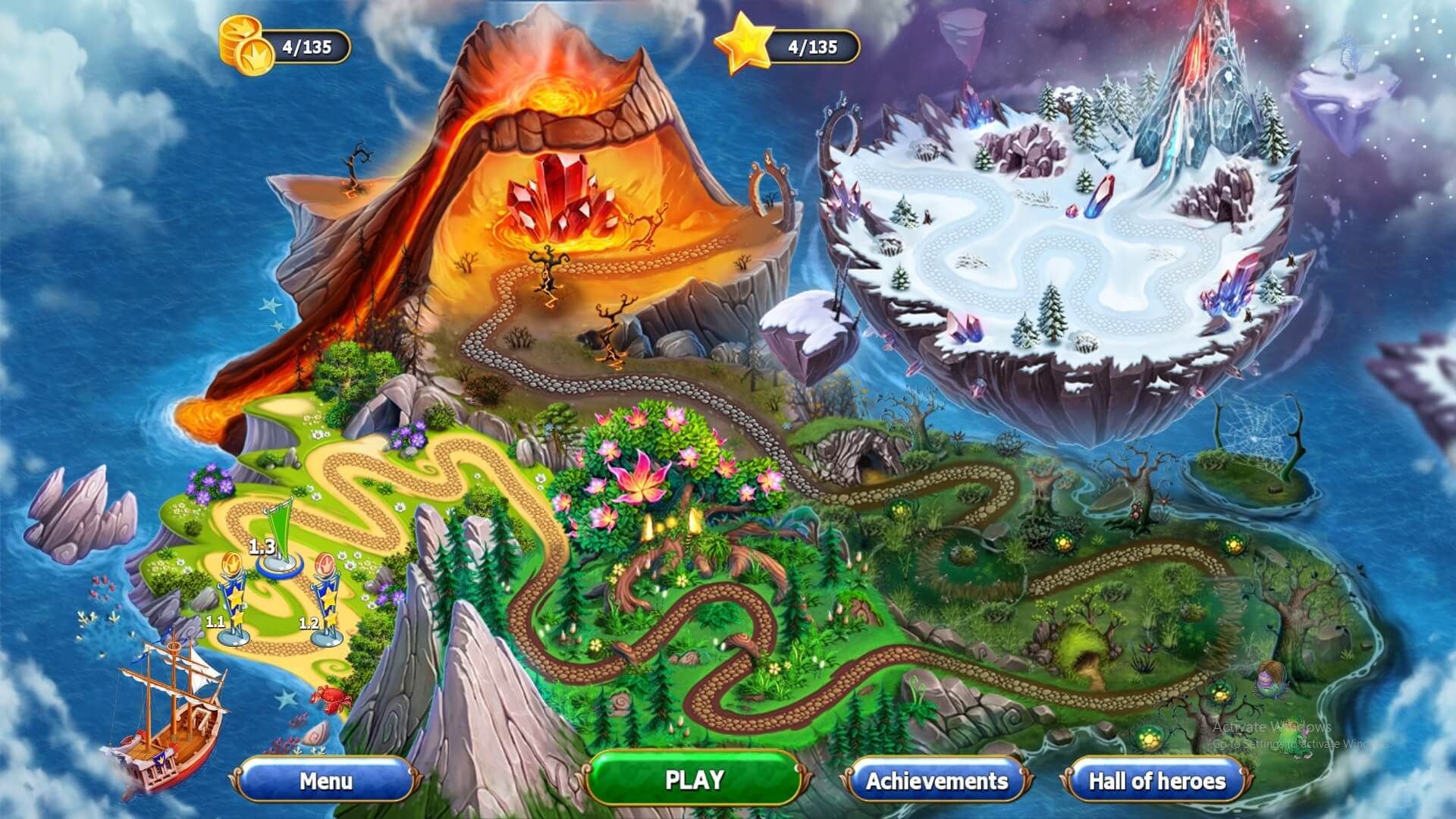Open the Menu button
The width and height of the screenshot is (1456, 819).
(x=326, y=780)
